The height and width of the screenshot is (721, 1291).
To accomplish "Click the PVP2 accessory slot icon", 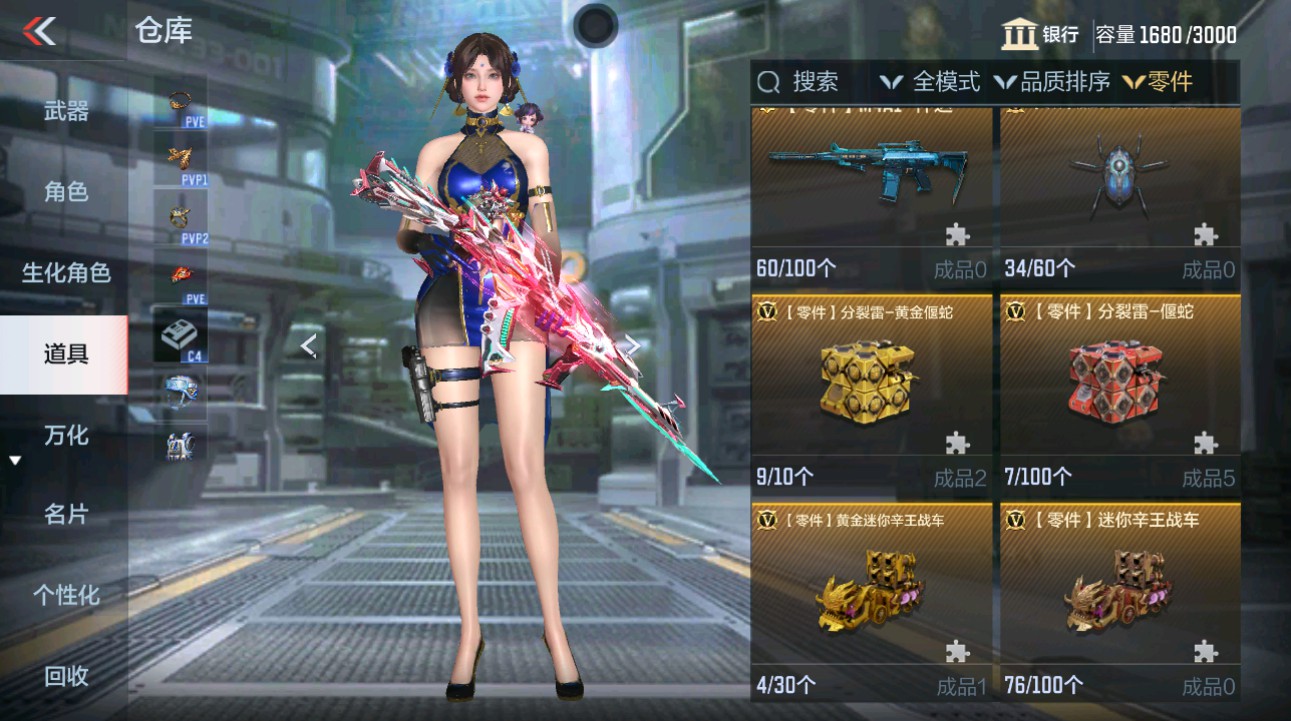I will (x=180, y=215).
